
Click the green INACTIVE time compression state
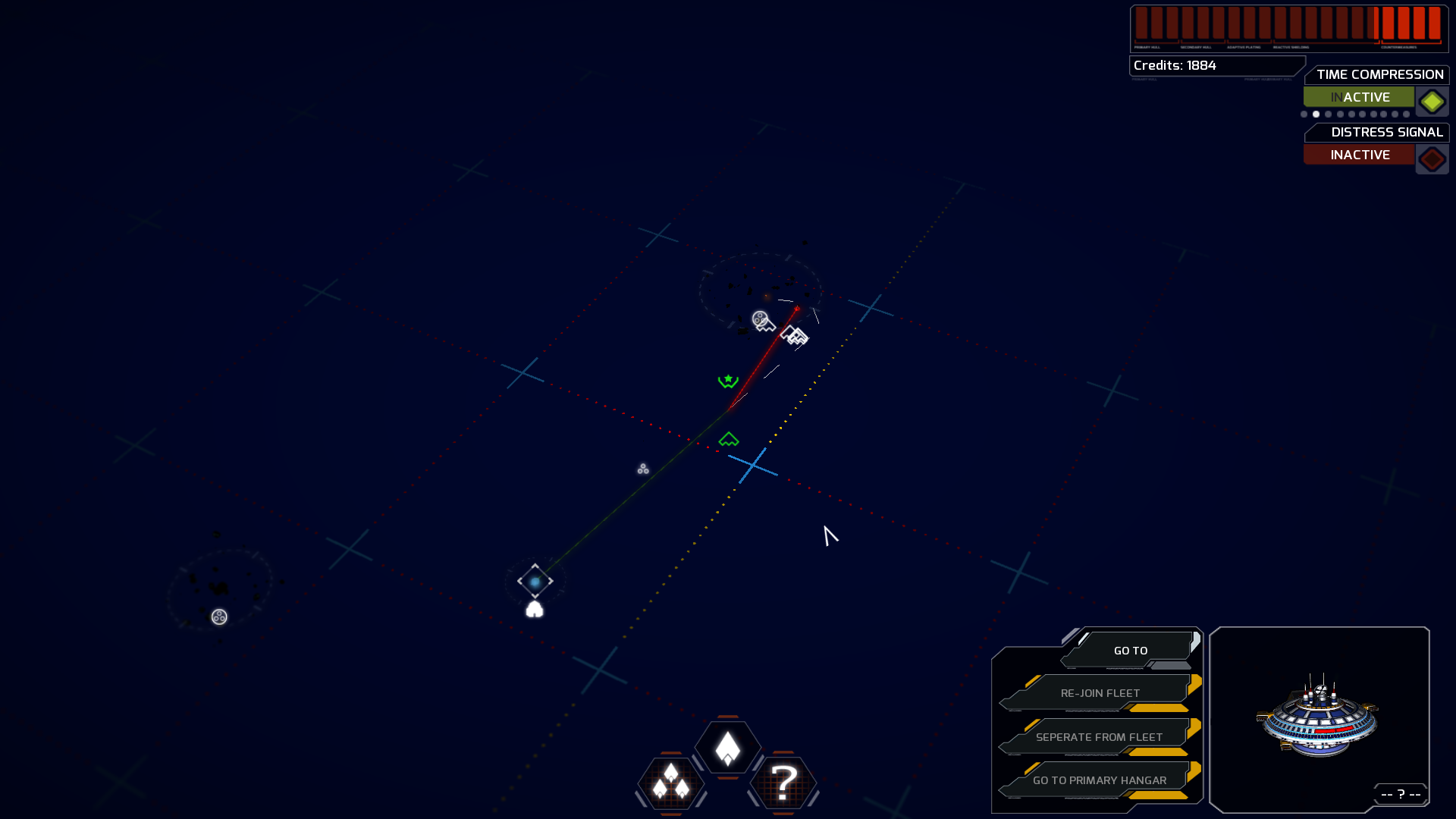(x=1357, y=96)
